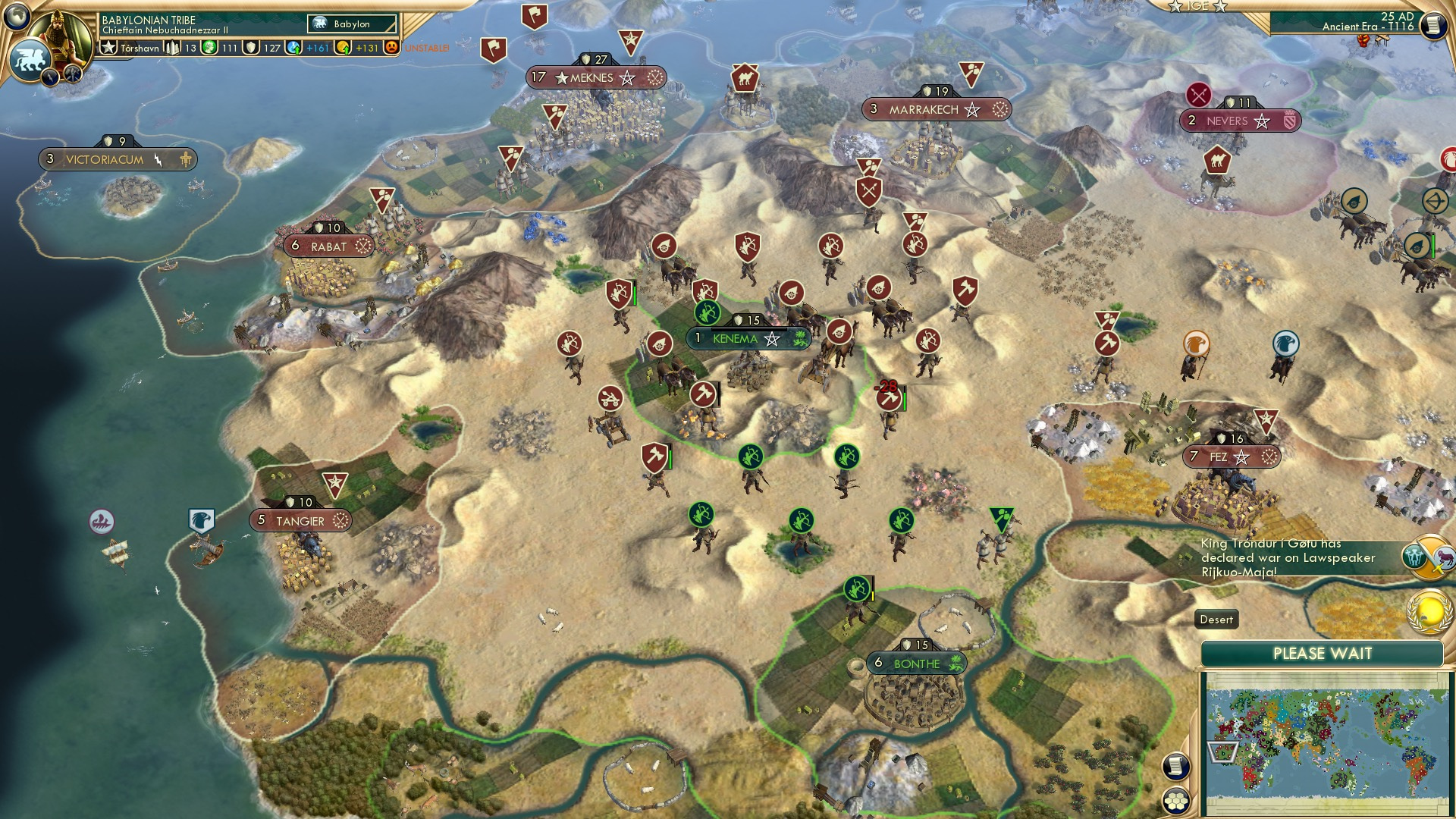1456x819 pixels.
Task: Toggle the lightning quick-combat icon near the portrait
Action: pyautogui.click(x=52, y=76)
